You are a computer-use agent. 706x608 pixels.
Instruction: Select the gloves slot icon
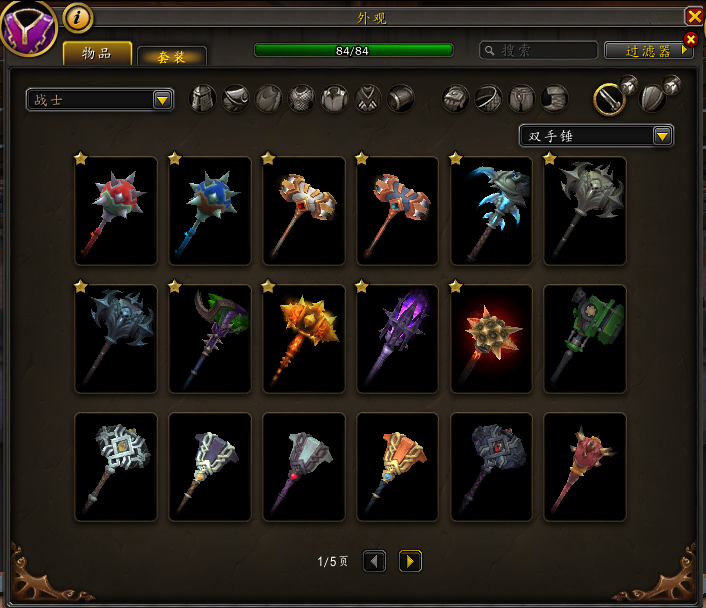point(456,98)
